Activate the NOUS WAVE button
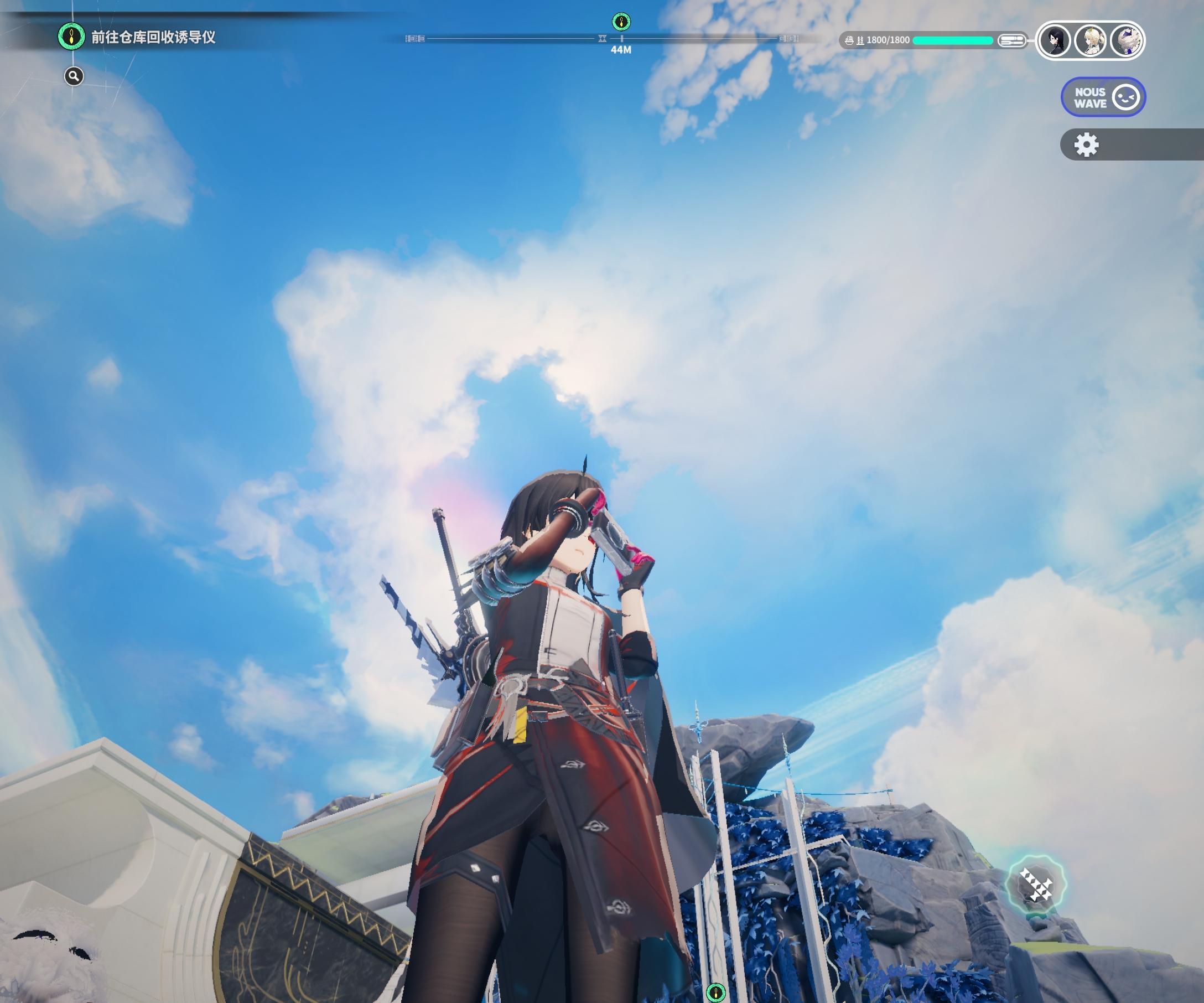1204x1003 pixels. pos(1103,97)
